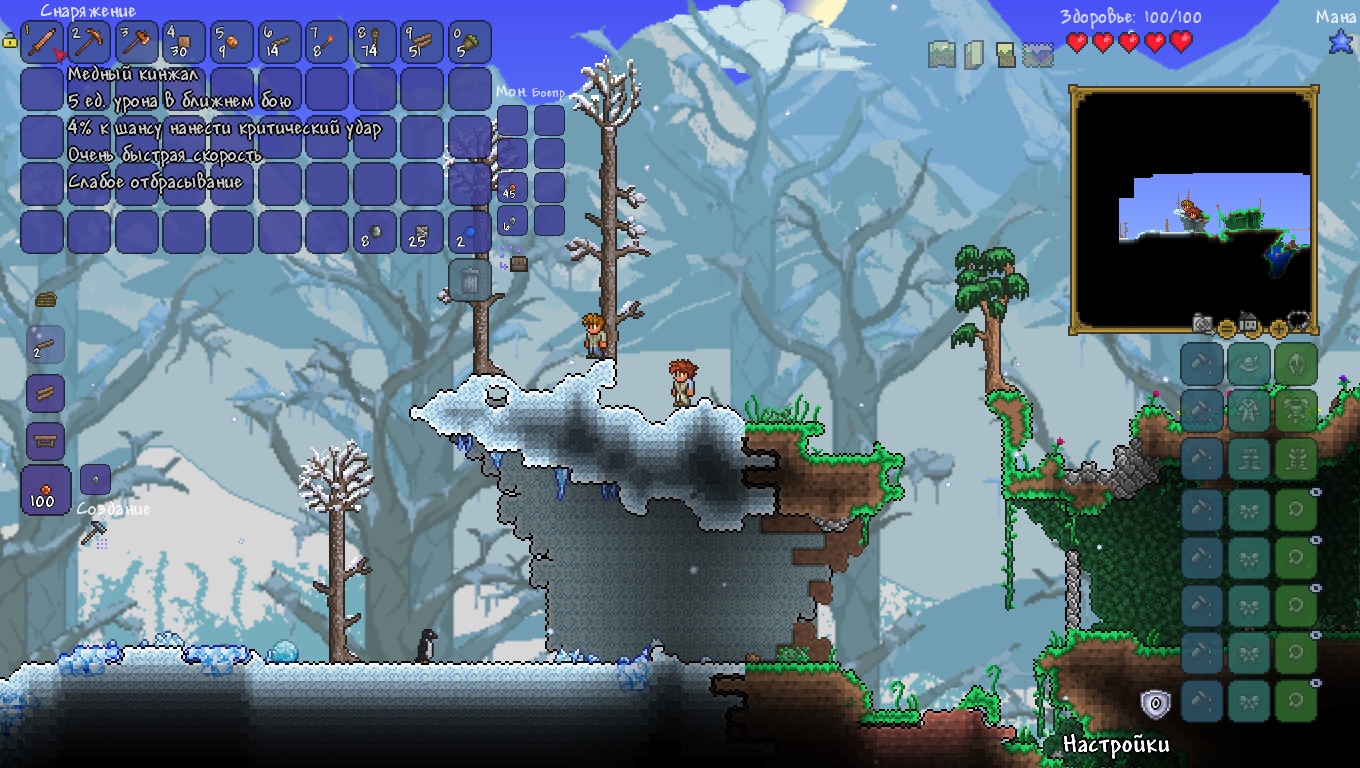Craft the workbench recipe
1360x768 pixels.
(45, 440)
